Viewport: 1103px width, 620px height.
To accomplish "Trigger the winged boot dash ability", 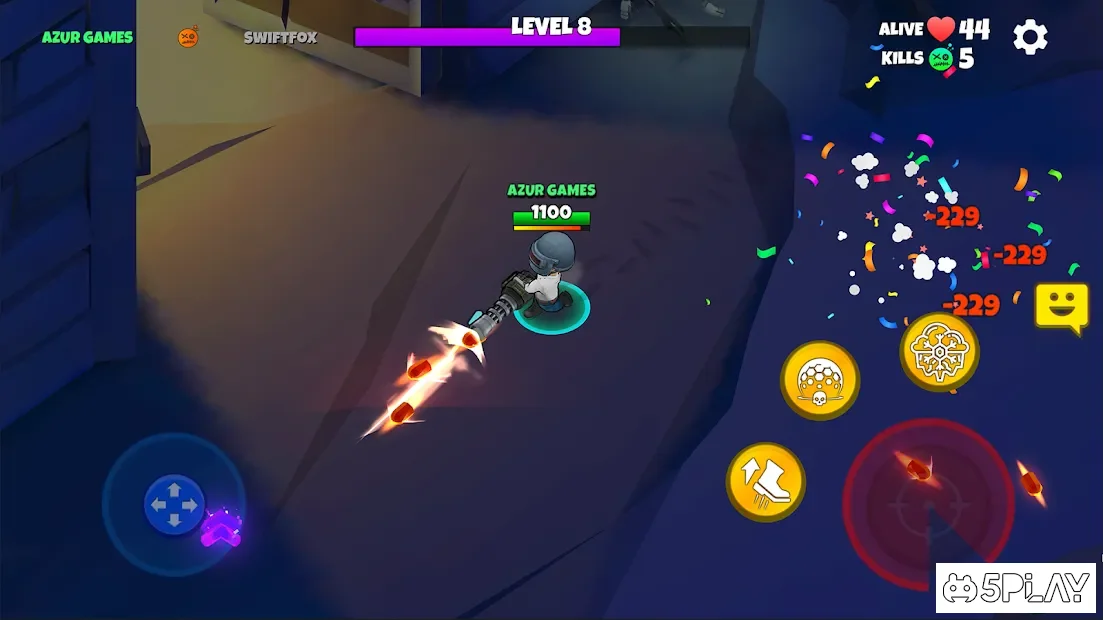I will 765,482.
